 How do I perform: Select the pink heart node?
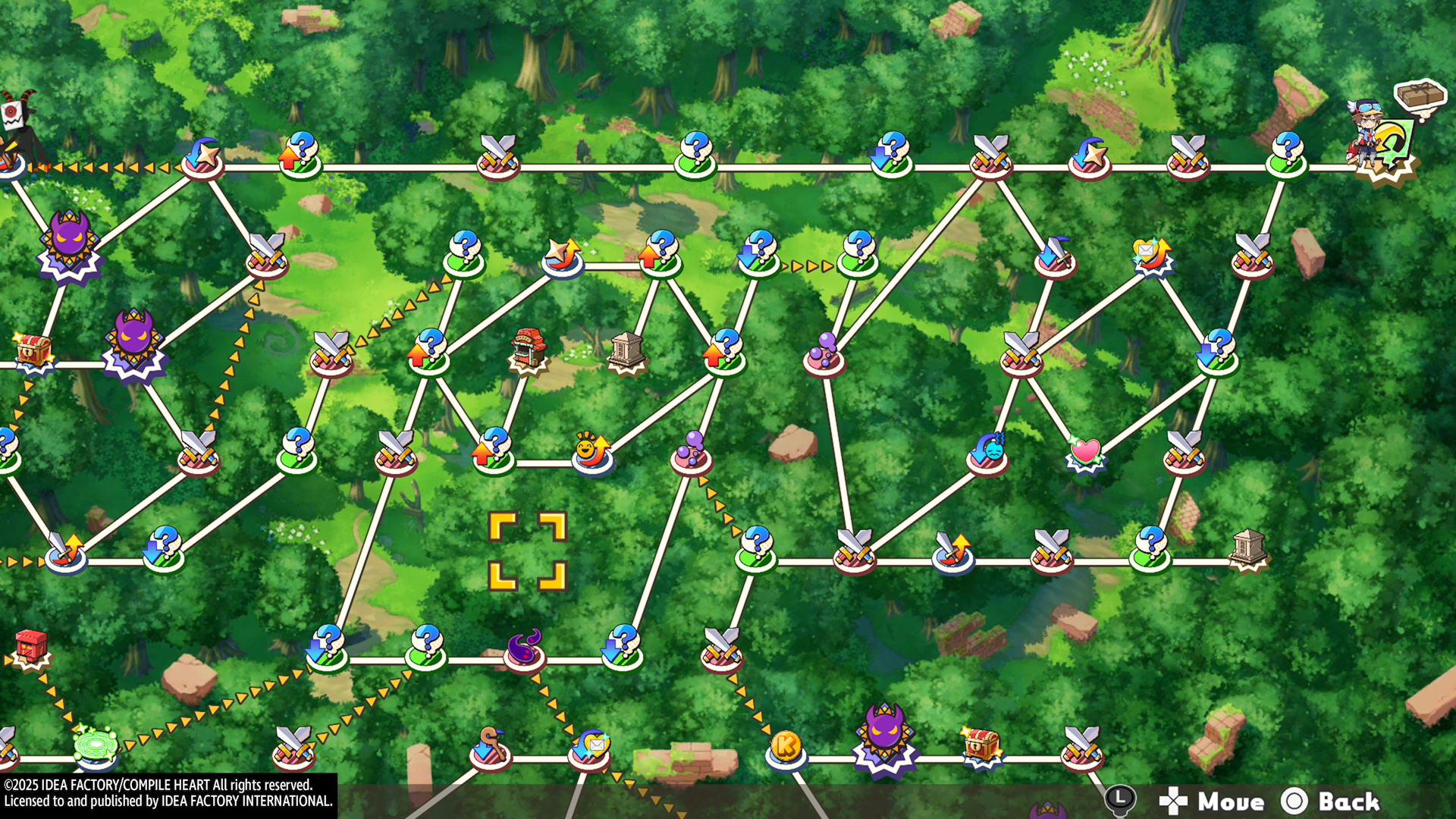pyautogui.click(x=1085, y=453)
